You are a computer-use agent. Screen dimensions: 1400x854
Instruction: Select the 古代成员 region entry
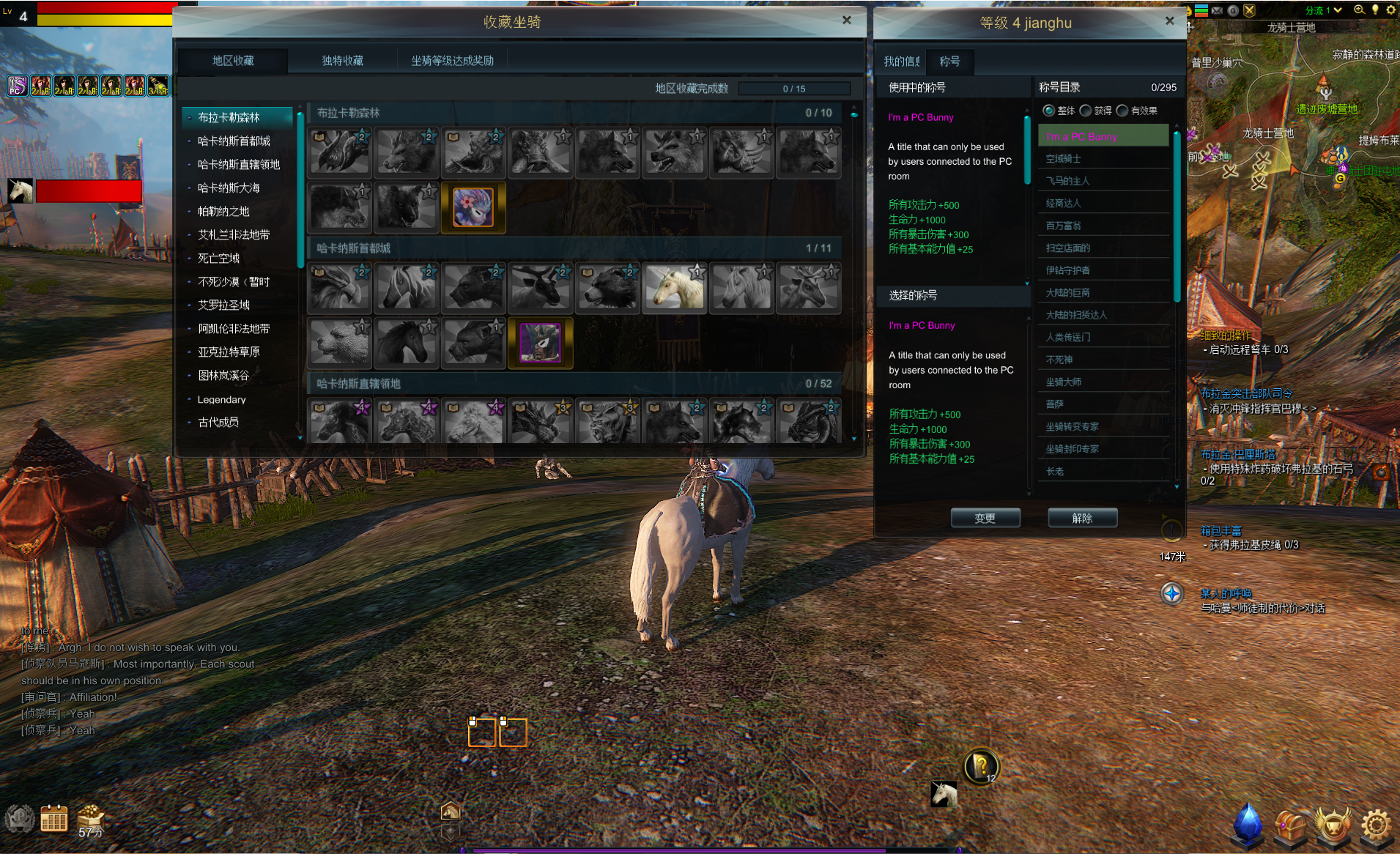[x=218, y=423]
